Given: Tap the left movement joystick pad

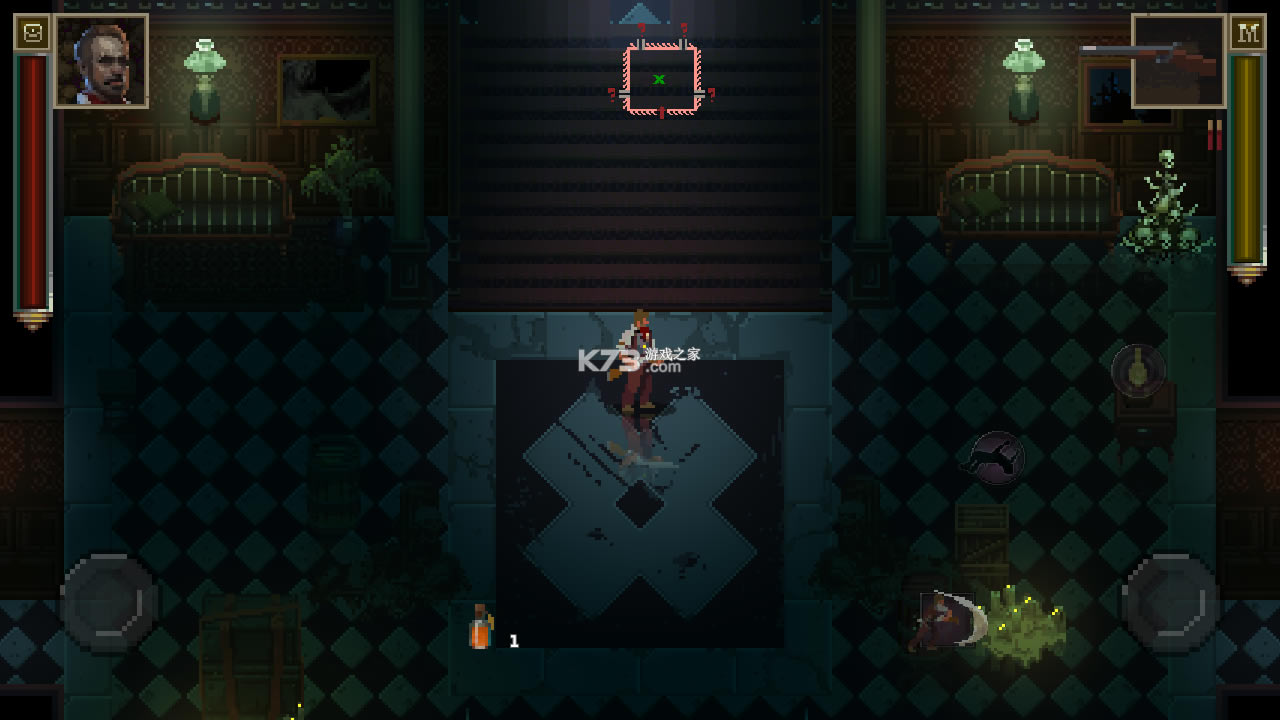Looking at the screenshot, I should click(x=109, y=603).
